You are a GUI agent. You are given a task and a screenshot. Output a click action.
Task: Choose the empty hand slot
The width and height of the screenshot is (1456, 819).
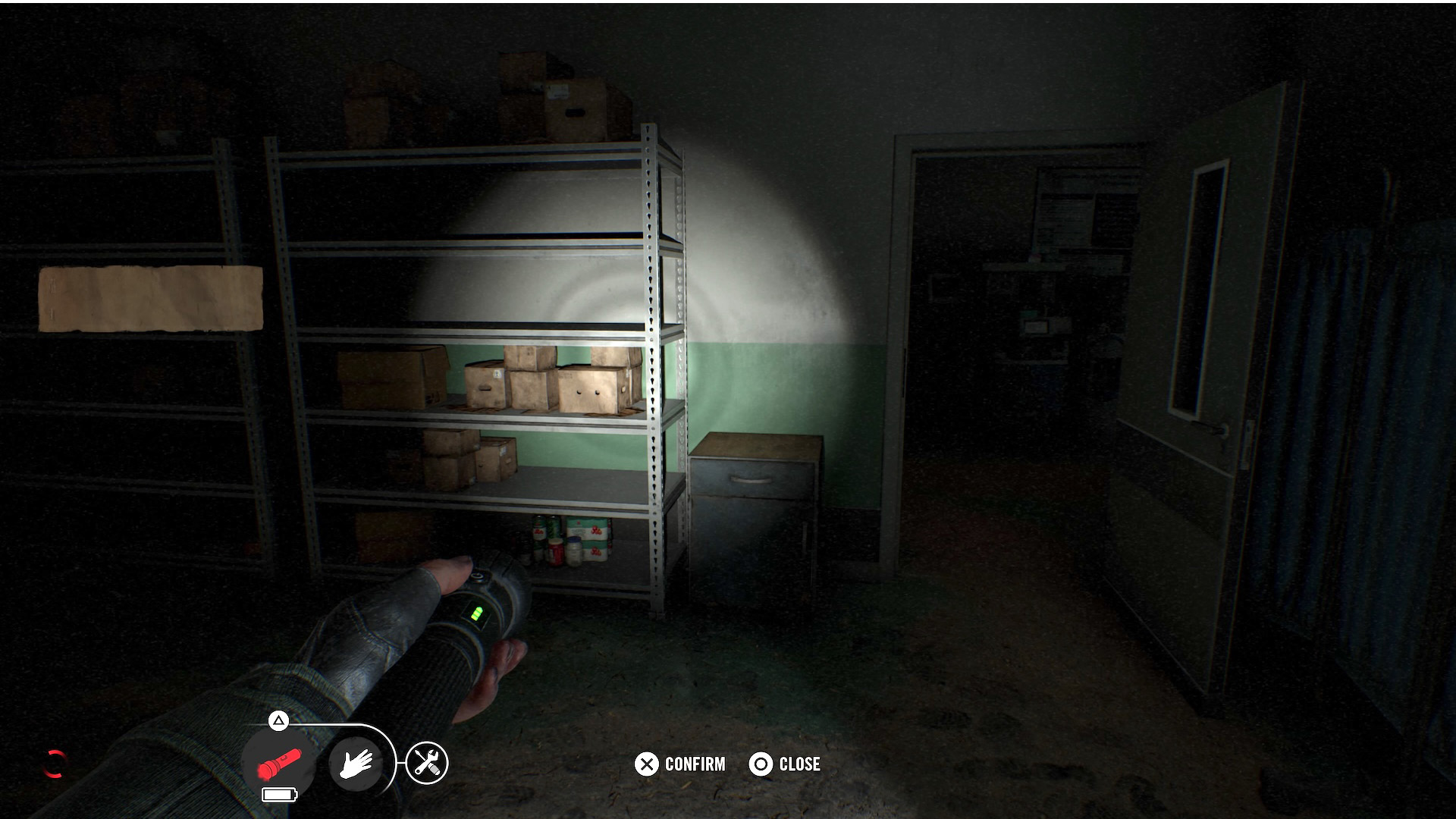(356, 763)
